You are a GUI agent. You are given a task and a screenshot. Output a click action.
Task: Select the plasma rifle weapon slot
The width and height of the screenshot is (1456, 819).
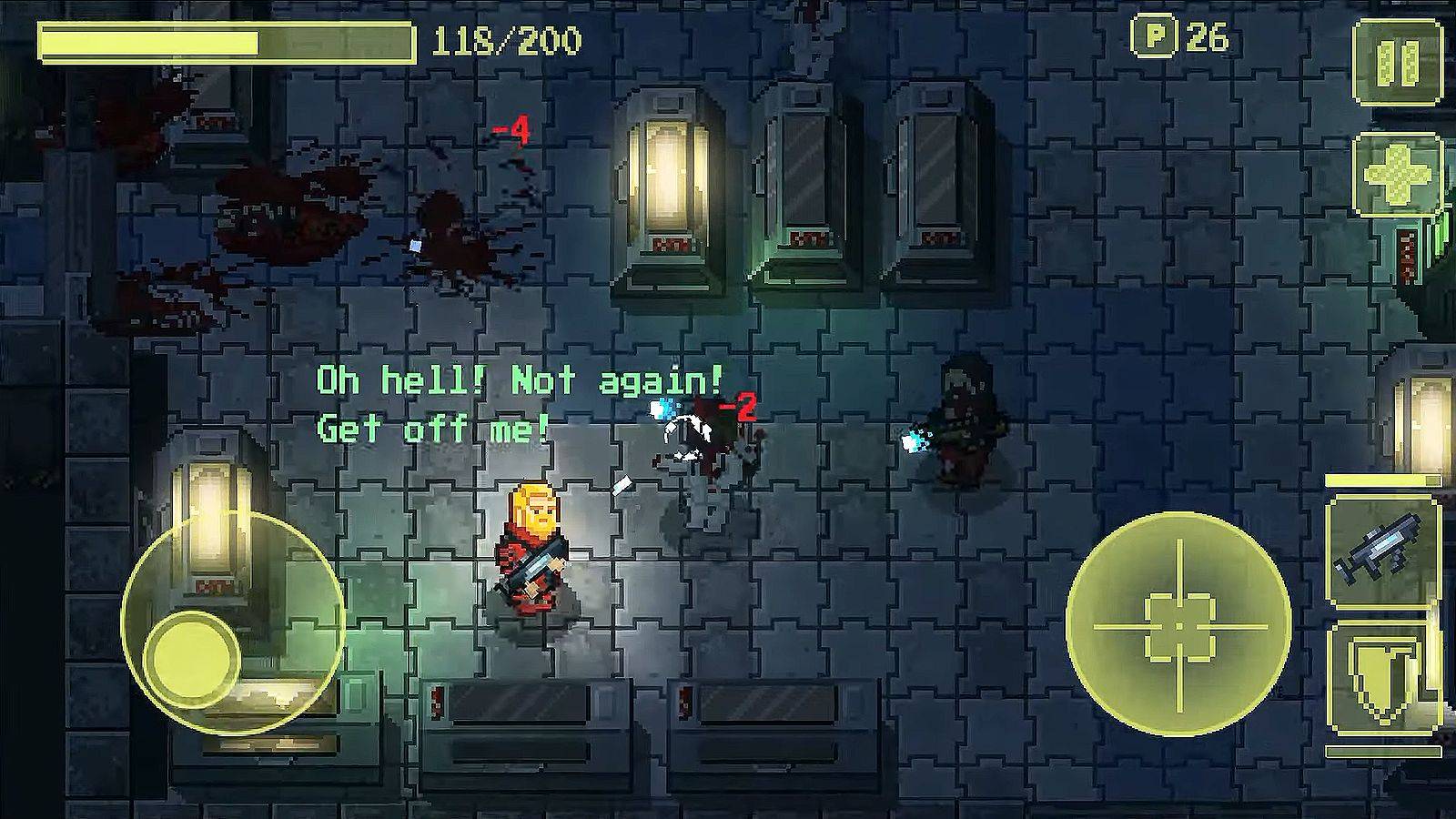(1381, 551)
